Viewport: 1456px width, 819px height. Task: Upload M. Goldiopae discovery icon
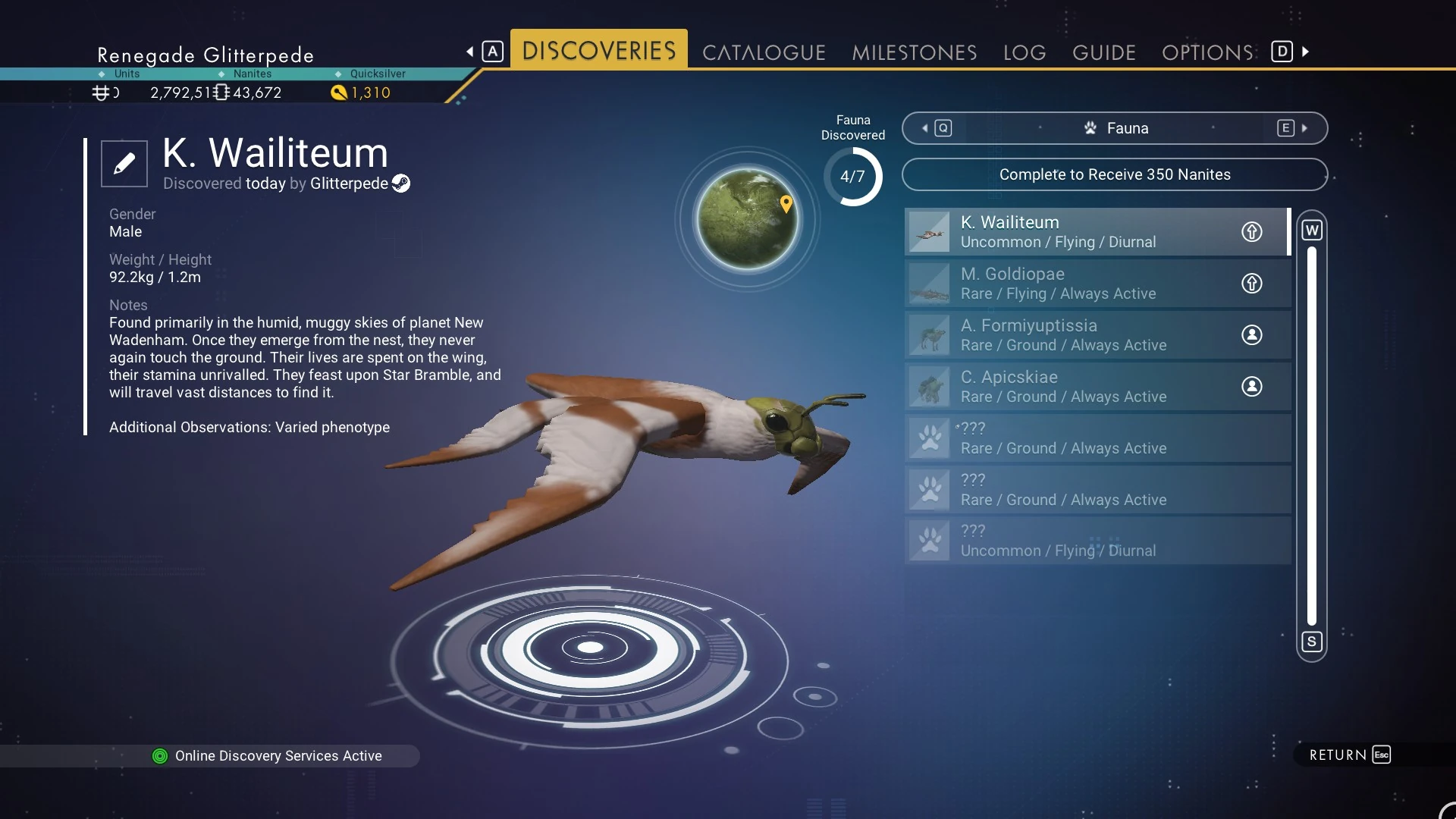click(x=1251, y=284)
